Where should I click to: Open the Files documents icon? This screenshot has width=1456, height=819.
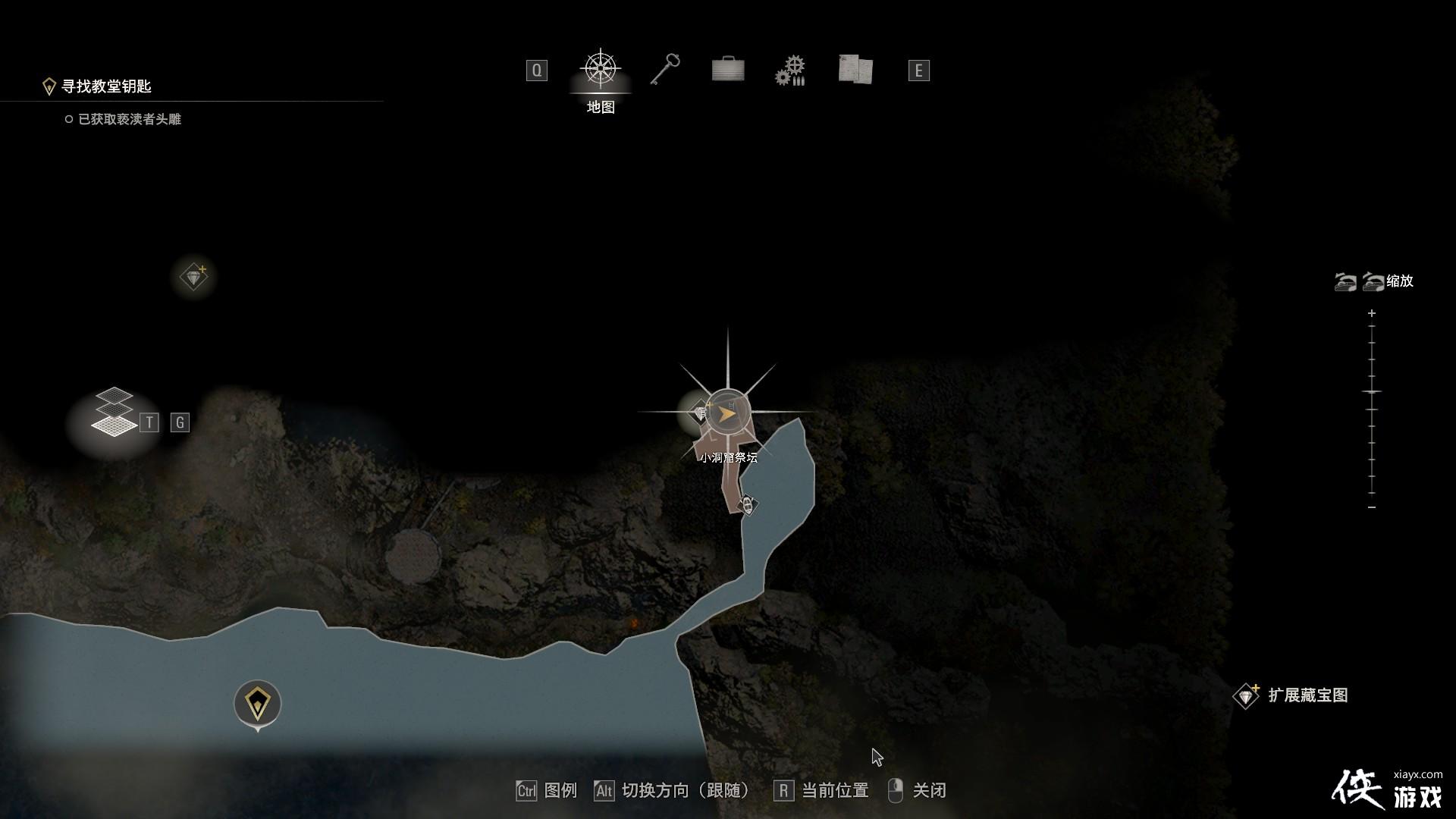pos(855,70)
